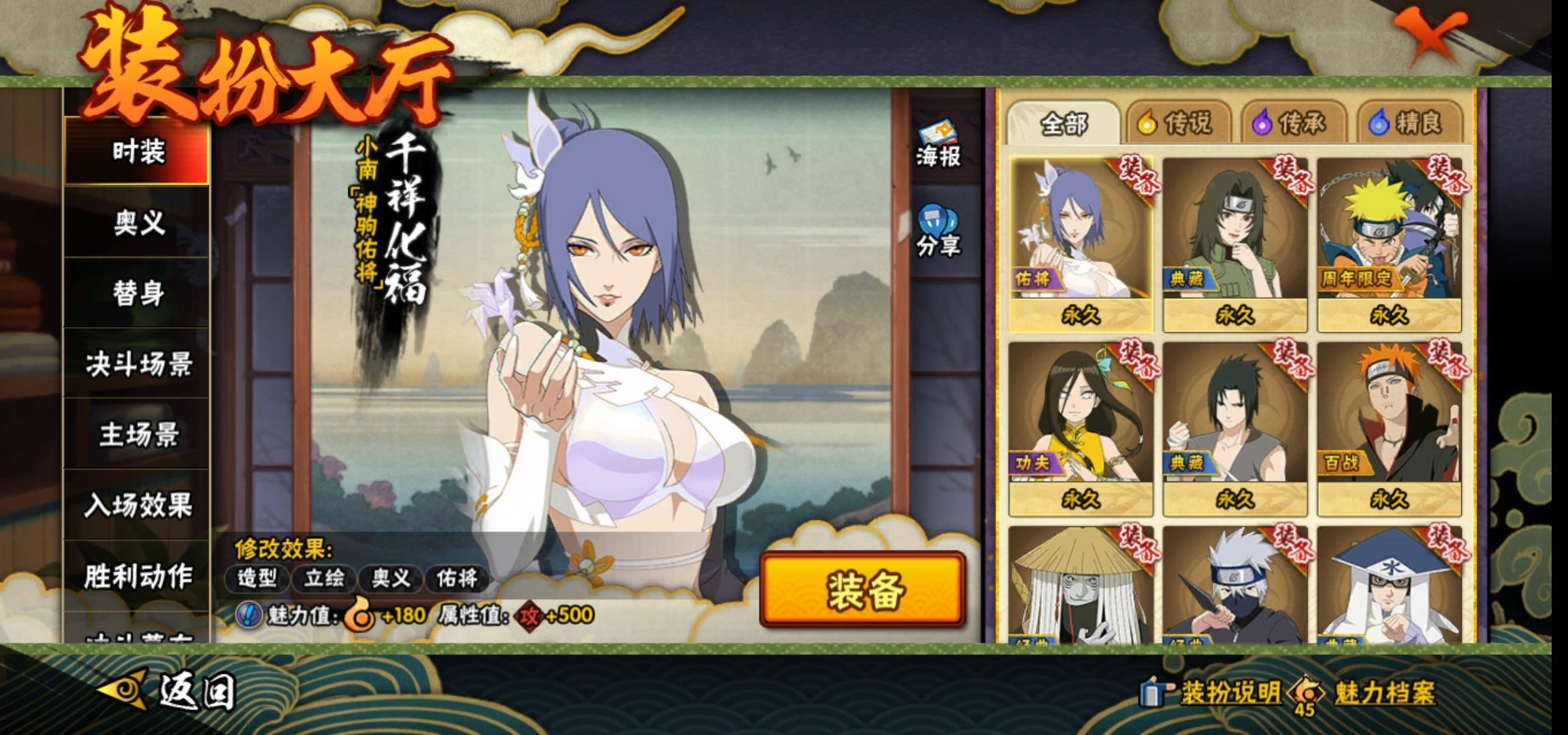Screen dimensions: 1568x735
Task: Switch to 主场景 category
Action: coord(137,435)
